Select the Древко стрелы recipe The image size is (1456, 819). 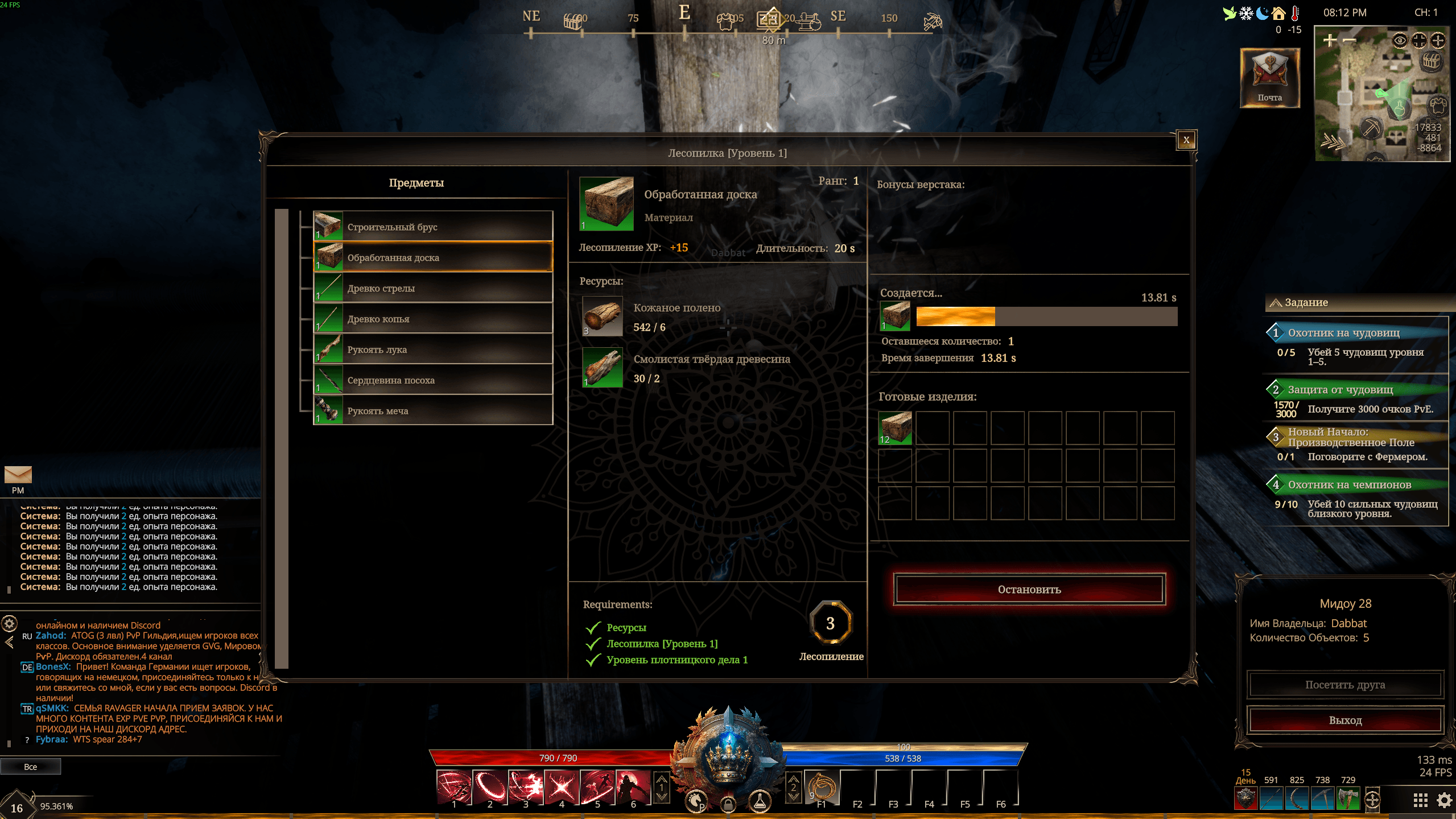(x=433, y=288)
